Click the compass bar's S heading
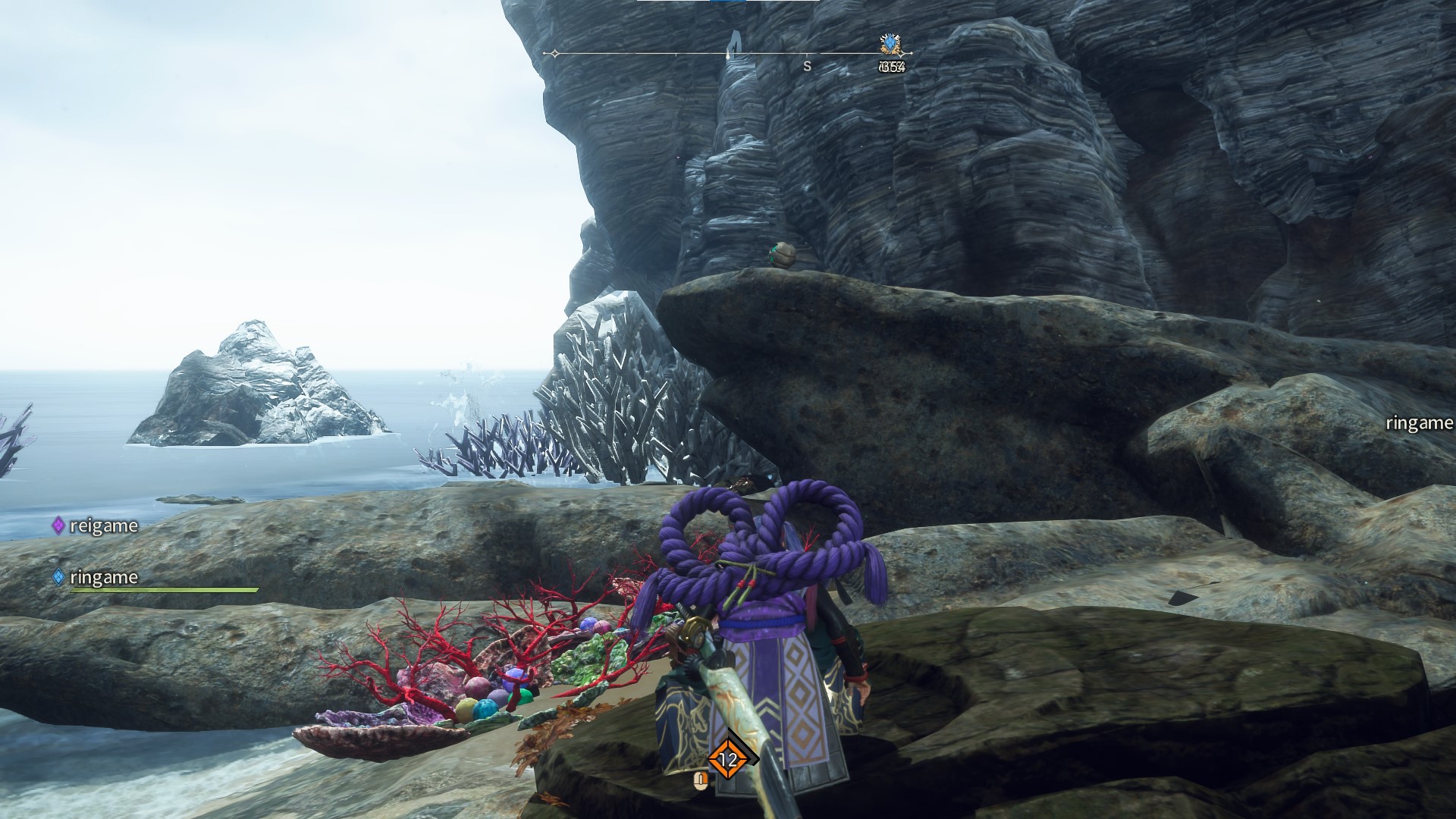Image resolution: width=1456 pixels, height=819 pixels. pyautogui.click(x=807, y=67)
